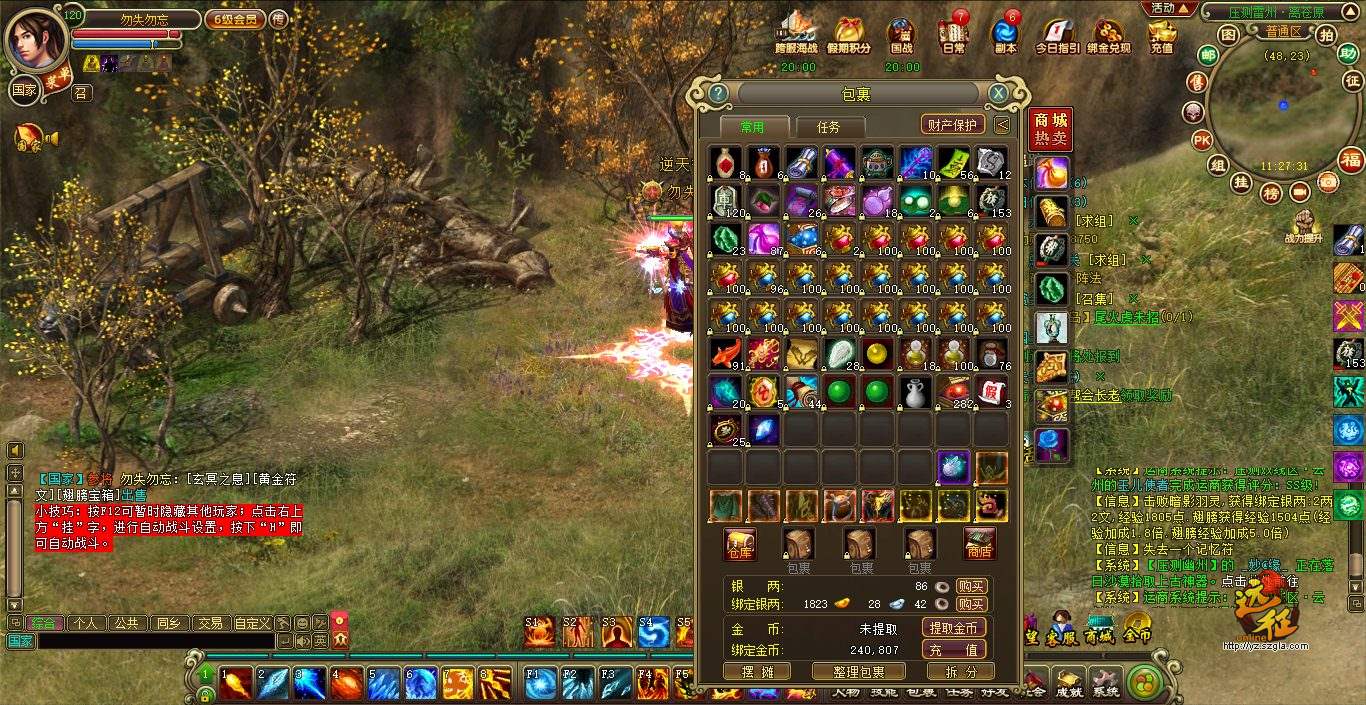Select the 个人 chat channel tab
1366x705 pixels.
tap(86, 623)
